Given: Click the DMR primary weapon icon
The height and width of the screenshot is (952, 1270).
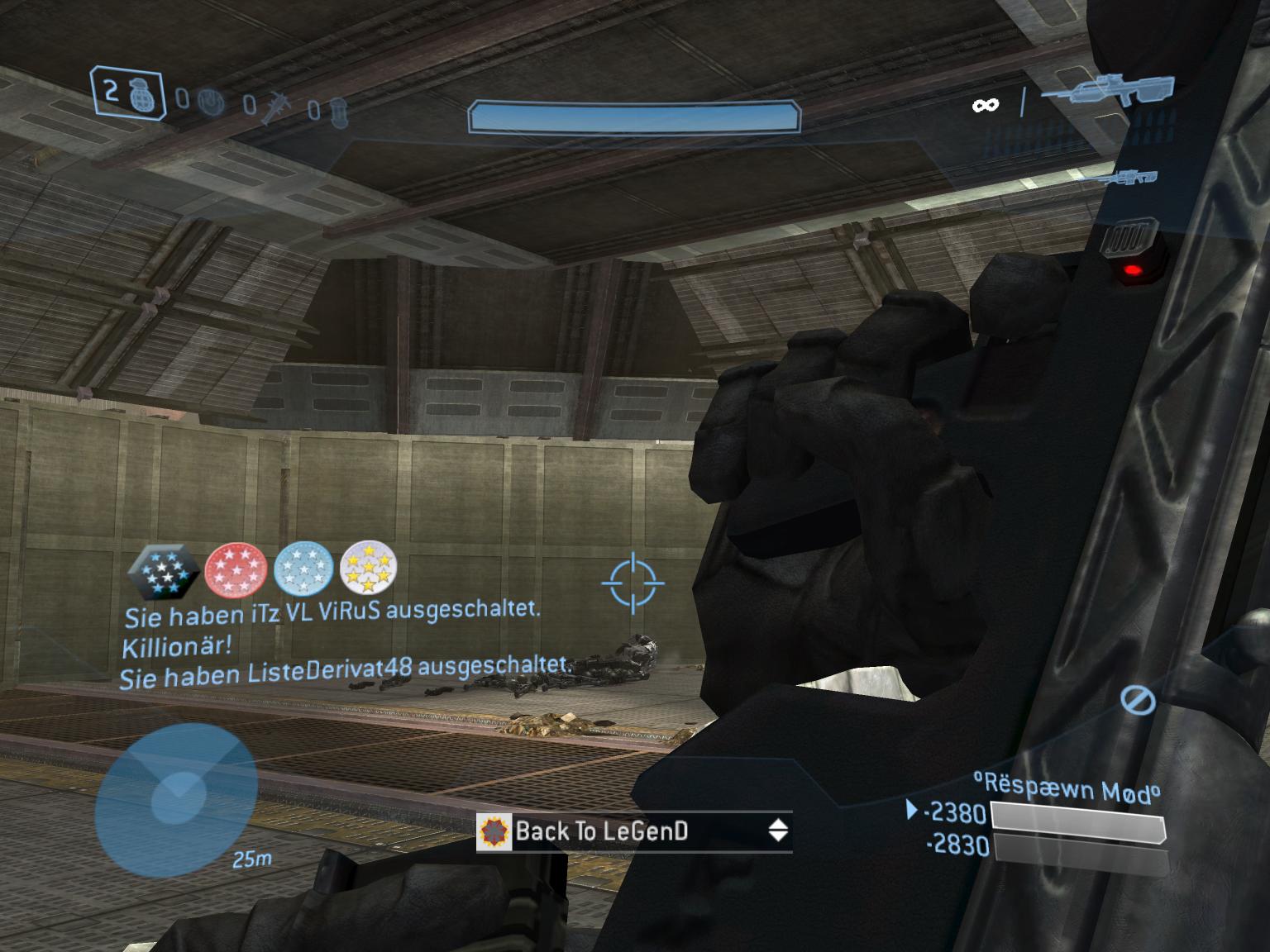Looking at the screenshot, I should [1111, 91].
